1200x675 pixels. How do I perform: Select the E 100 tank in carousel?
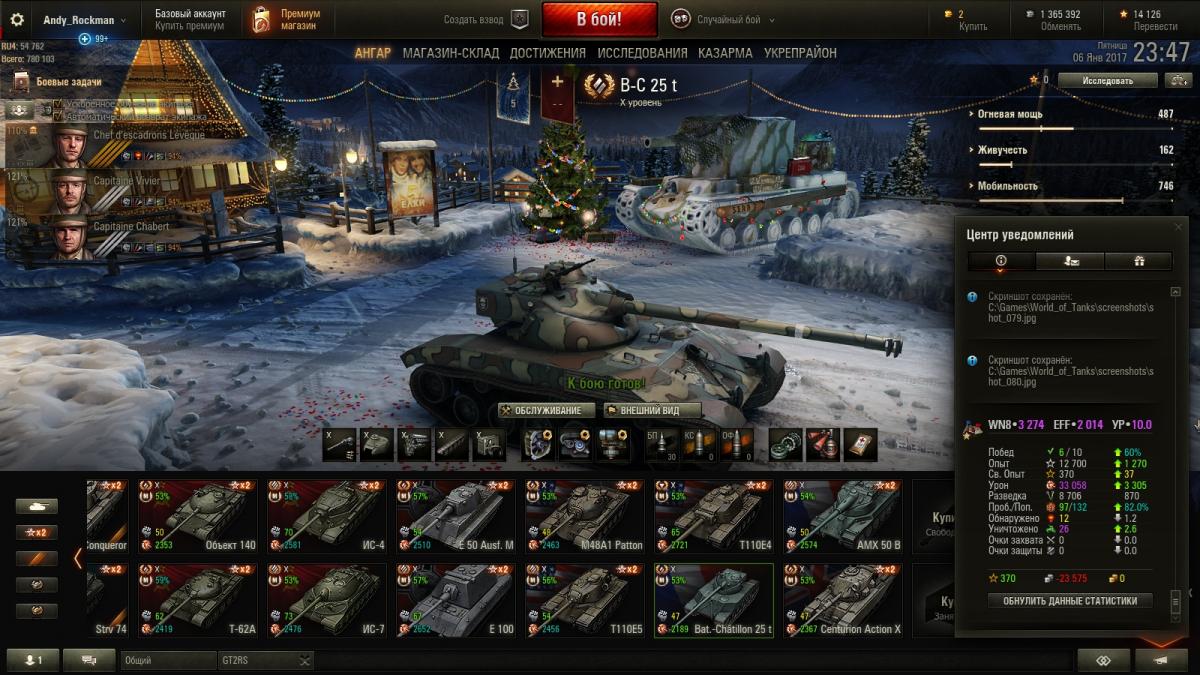[x=455, y=600]
